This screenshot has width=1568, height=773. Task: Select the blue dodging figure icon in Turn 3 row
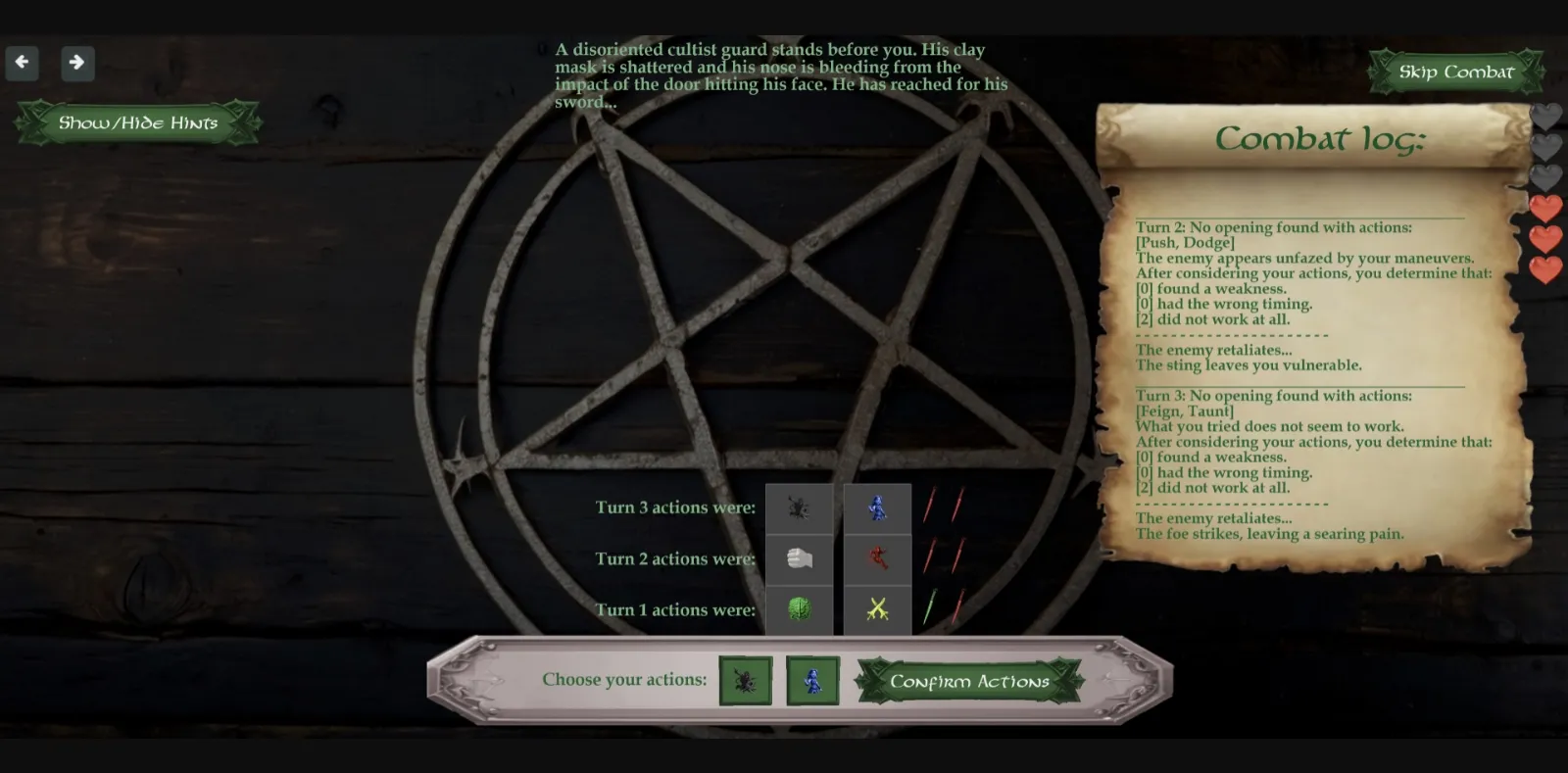tap(877, 507)
